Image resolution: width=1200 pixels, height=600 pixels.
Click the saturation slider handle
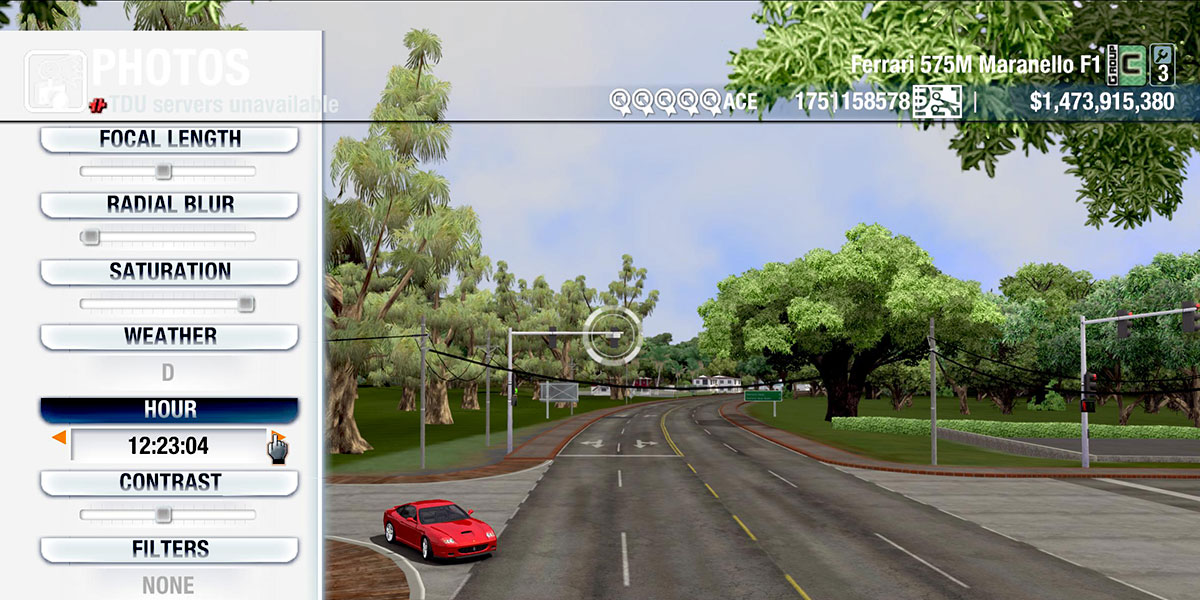click(245, 303)
